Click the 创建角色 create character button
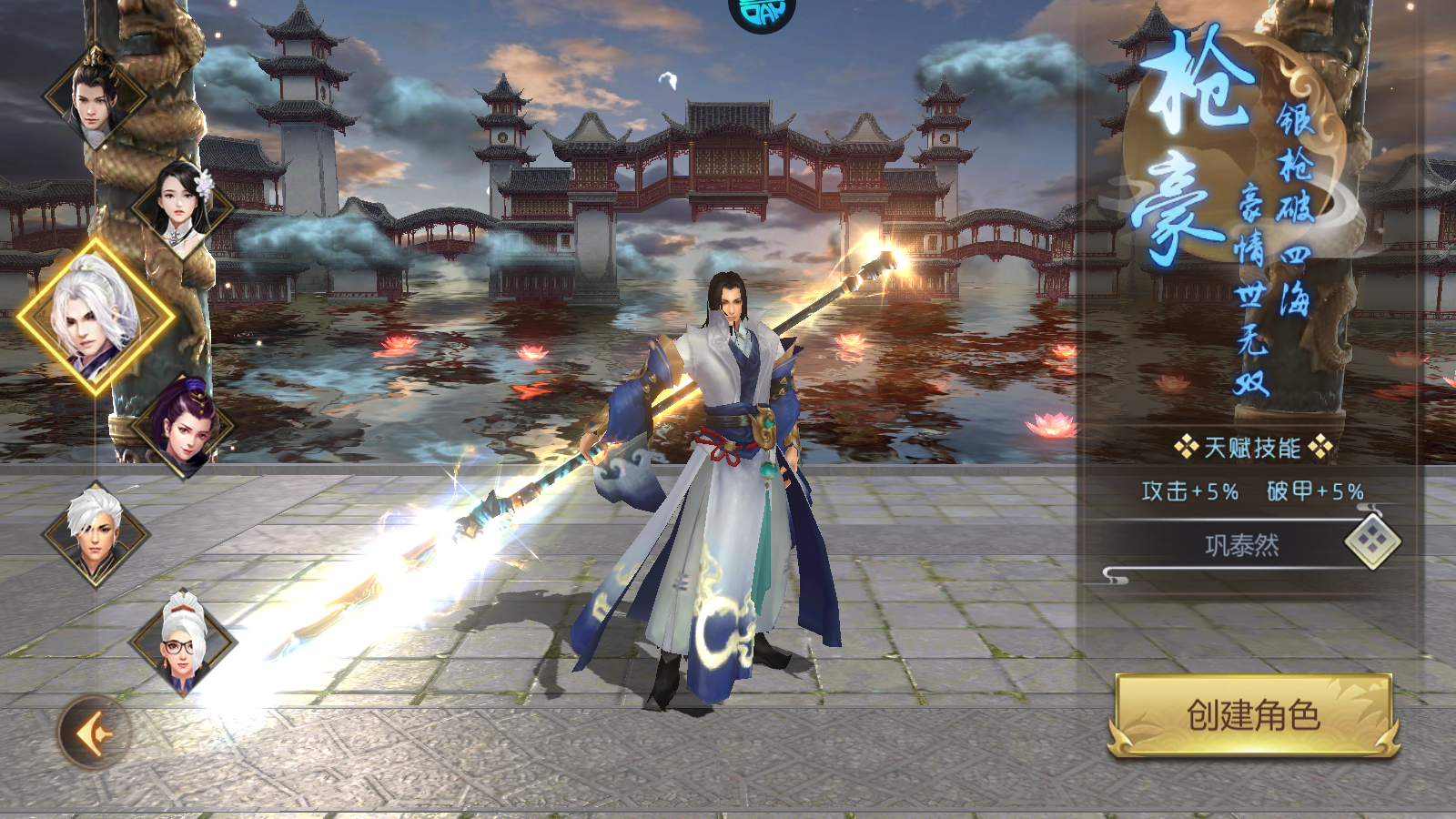Image resolution: width=1456 pixels, height=819 pixels. click(1253, 715)
